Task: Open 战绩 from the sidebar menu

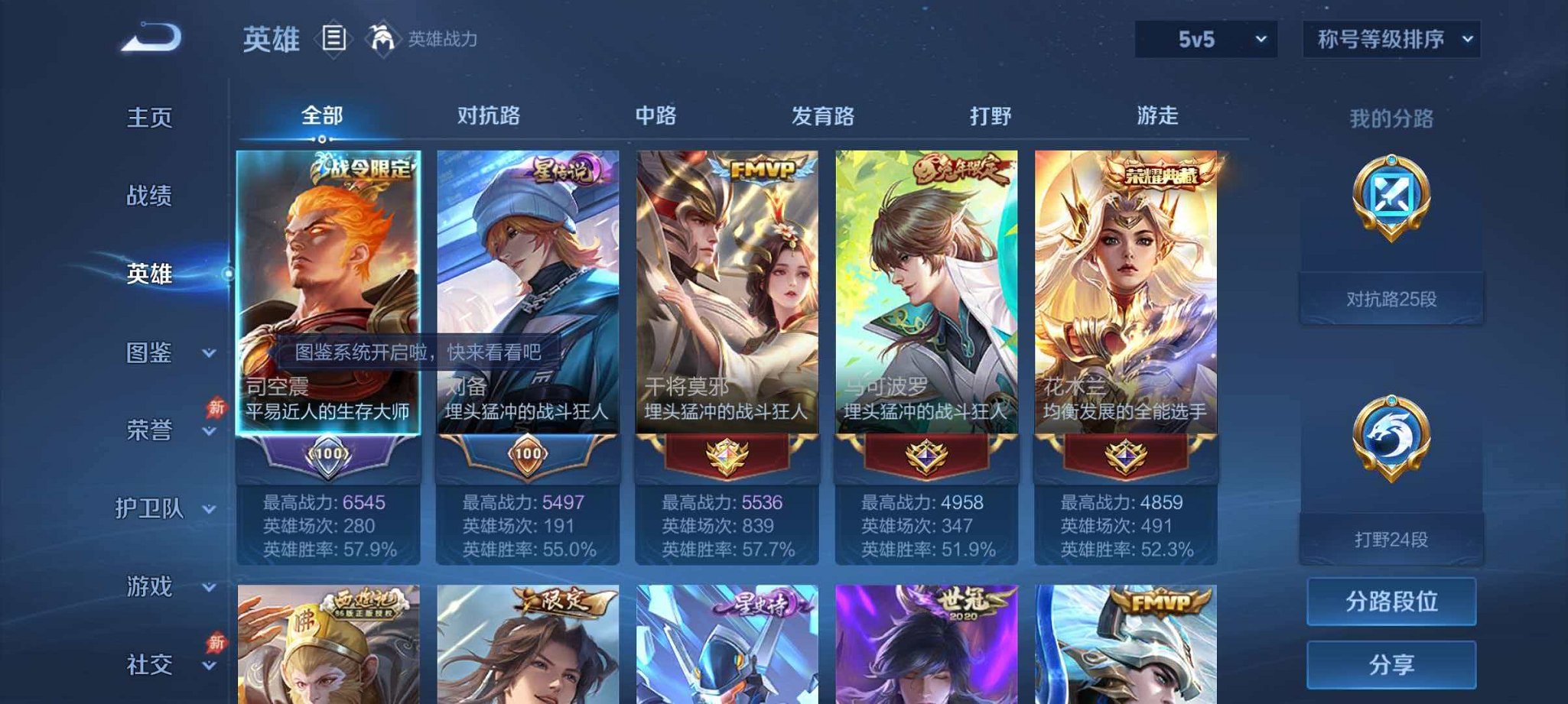Action: (x=151, y=196)
